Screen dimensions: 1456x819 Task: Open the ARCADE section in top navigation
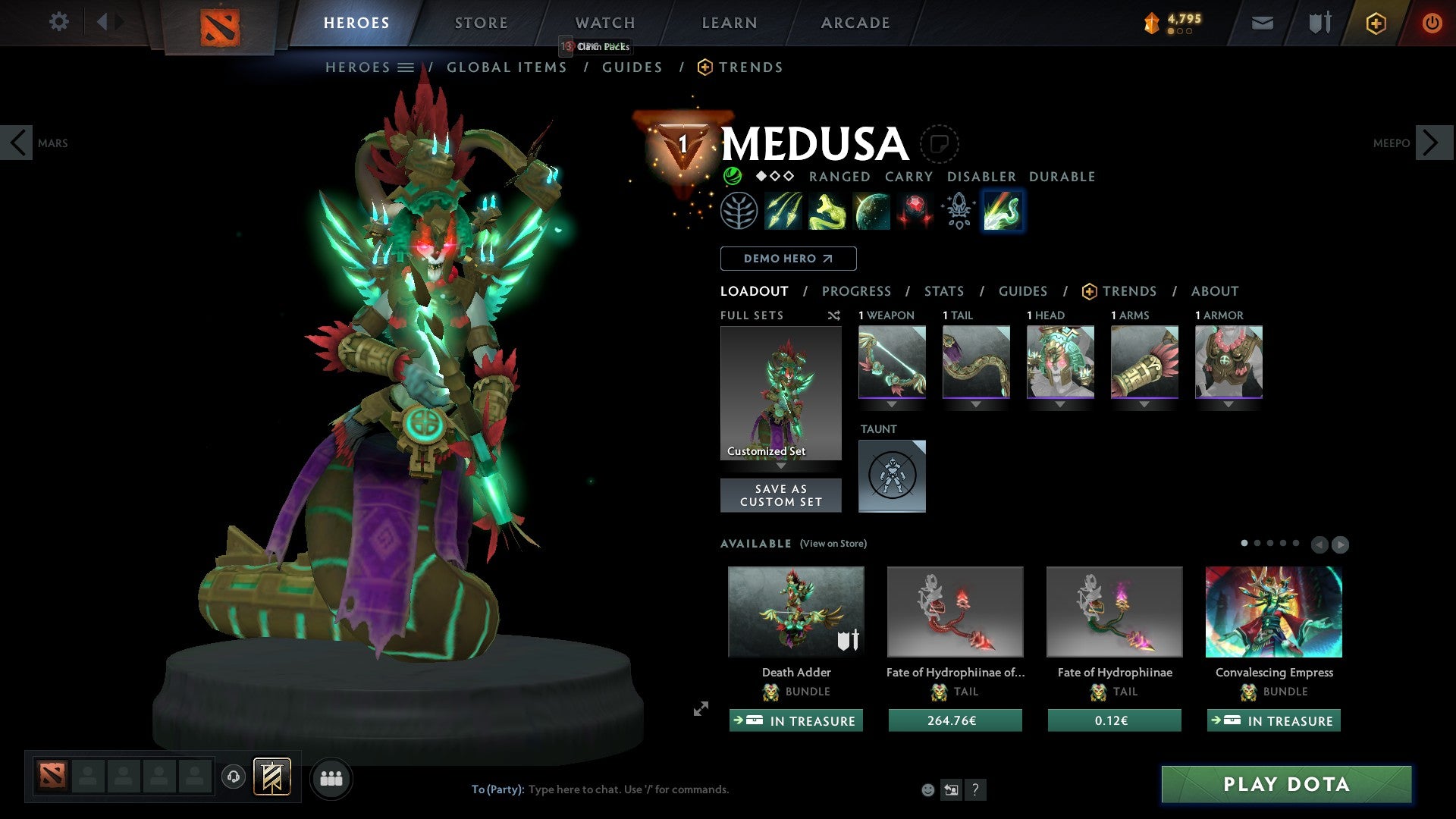(x=855, y=22)
